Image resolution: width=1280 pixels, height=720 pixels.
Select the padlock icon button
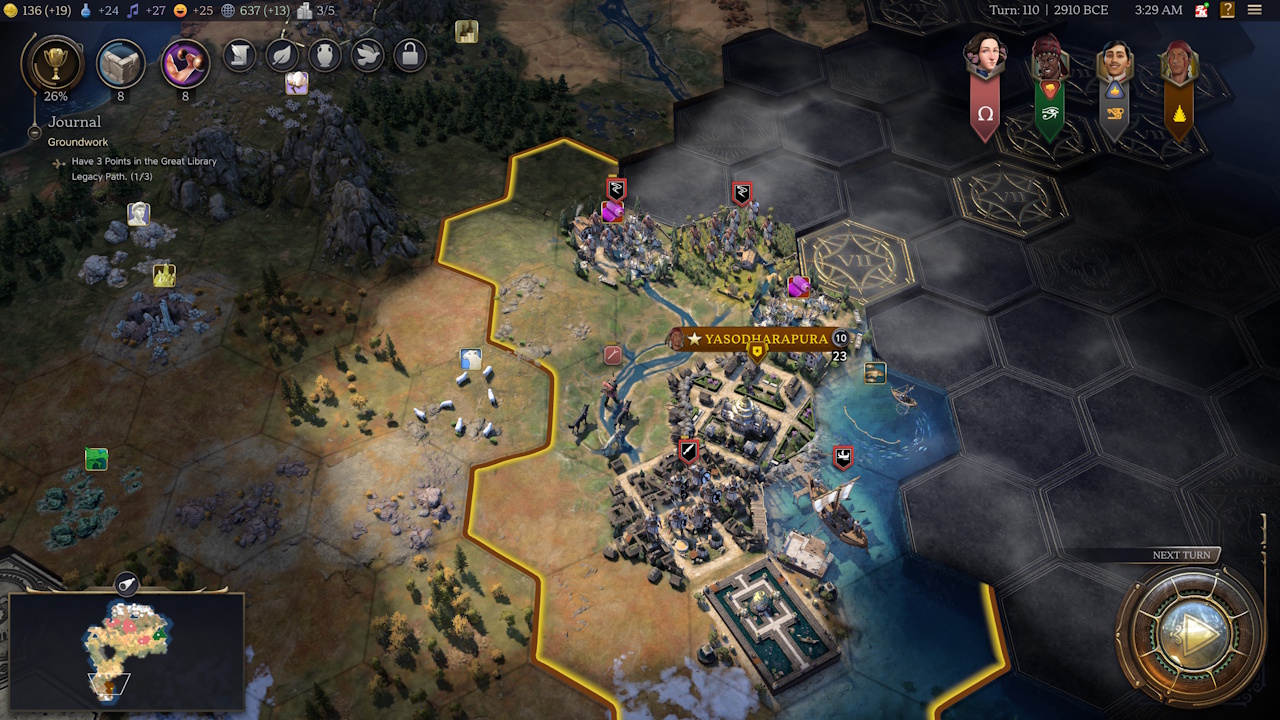pos(409,55)
